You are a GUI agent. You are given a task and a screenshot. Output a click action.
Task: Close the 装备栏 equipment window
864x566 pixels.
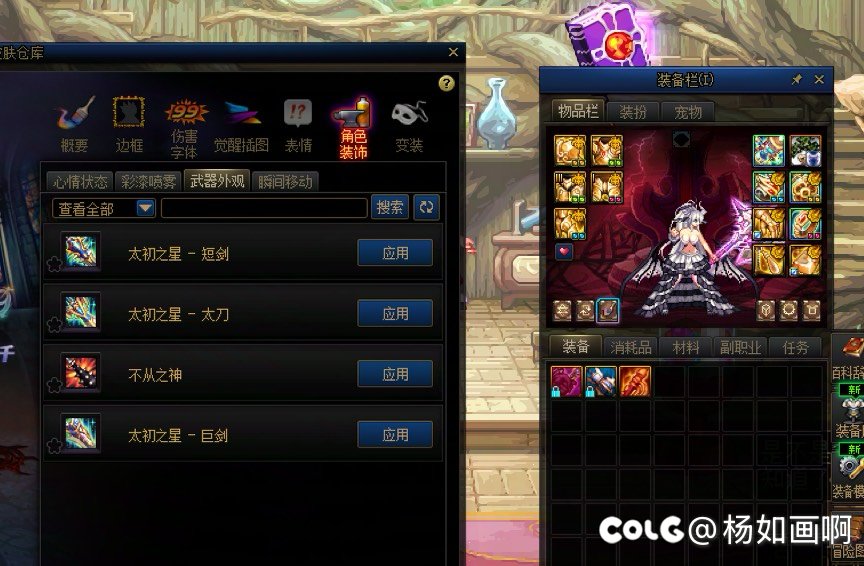tap(819, 79)
